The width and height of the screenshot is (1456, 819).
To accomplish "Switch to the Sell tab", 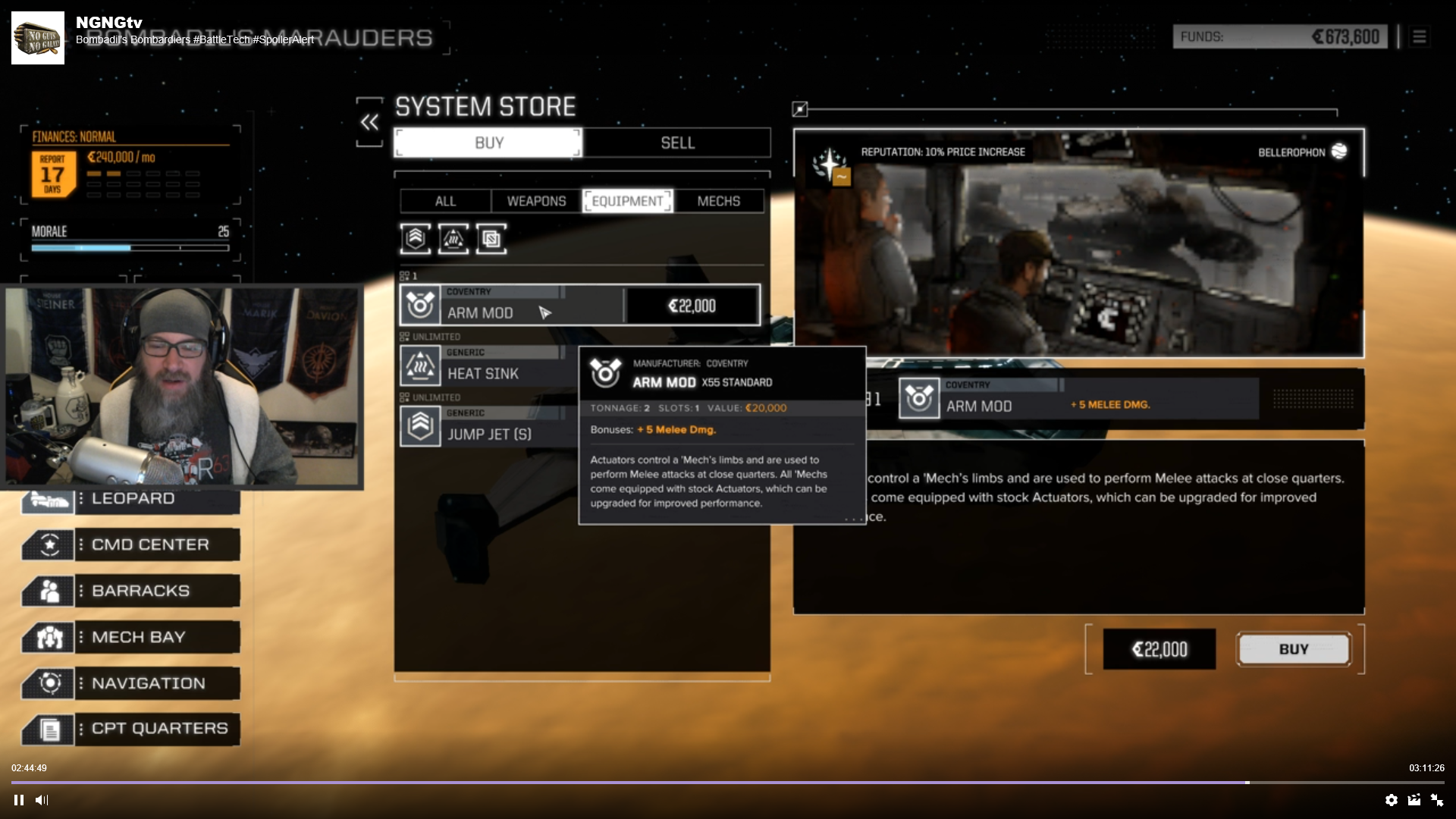I will 677,143.
